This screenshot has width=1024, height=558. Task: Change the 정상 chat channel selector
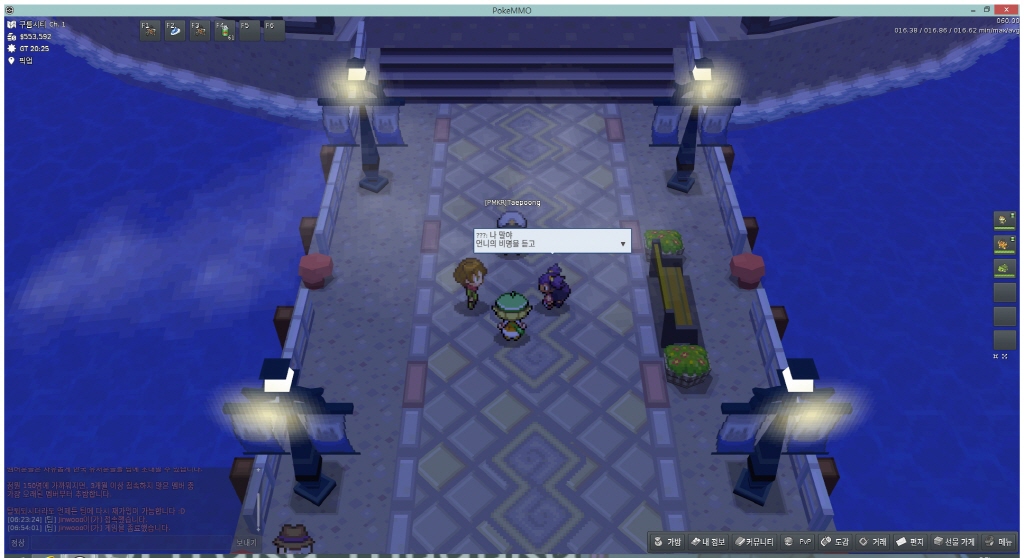click(18, 543)
